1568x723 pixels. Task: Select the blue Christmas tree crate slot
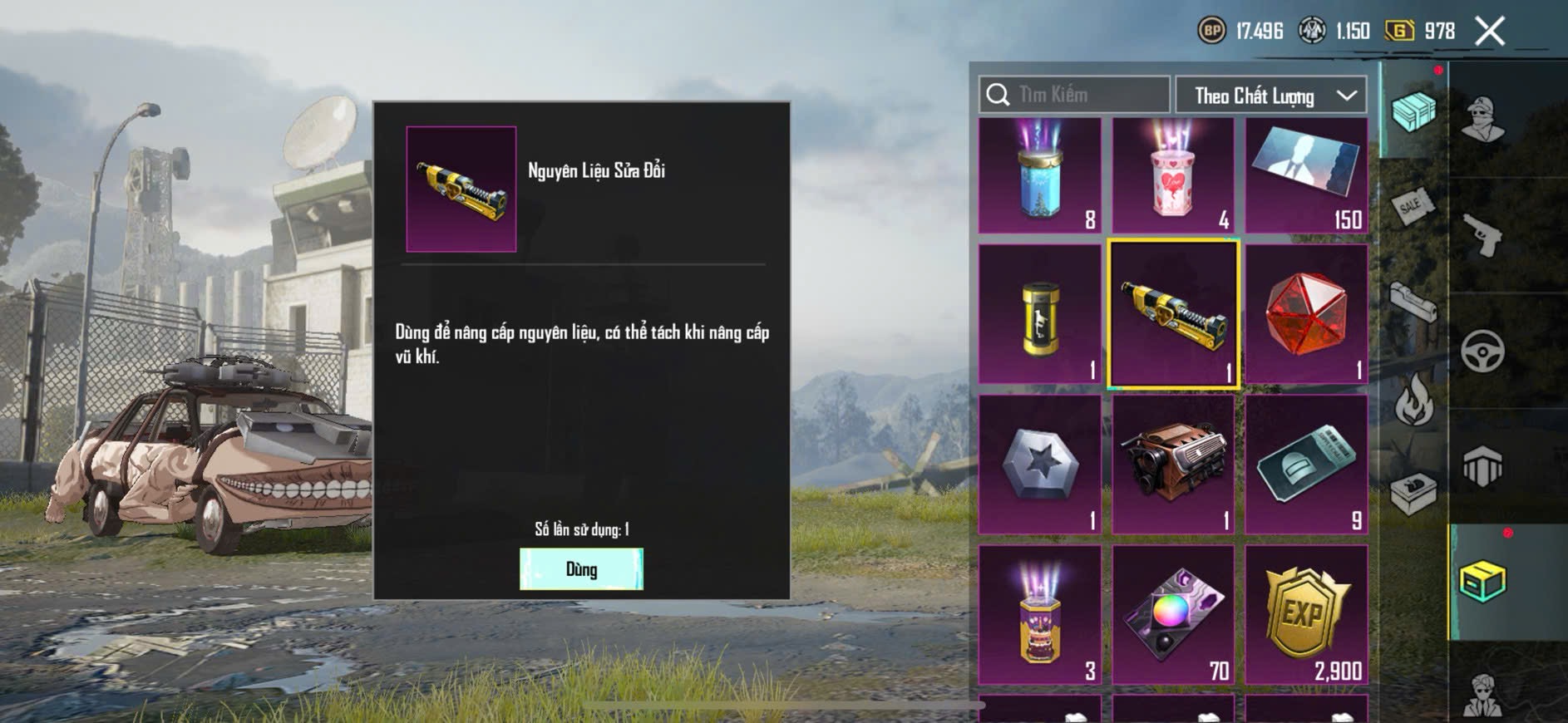[1040, 175]
